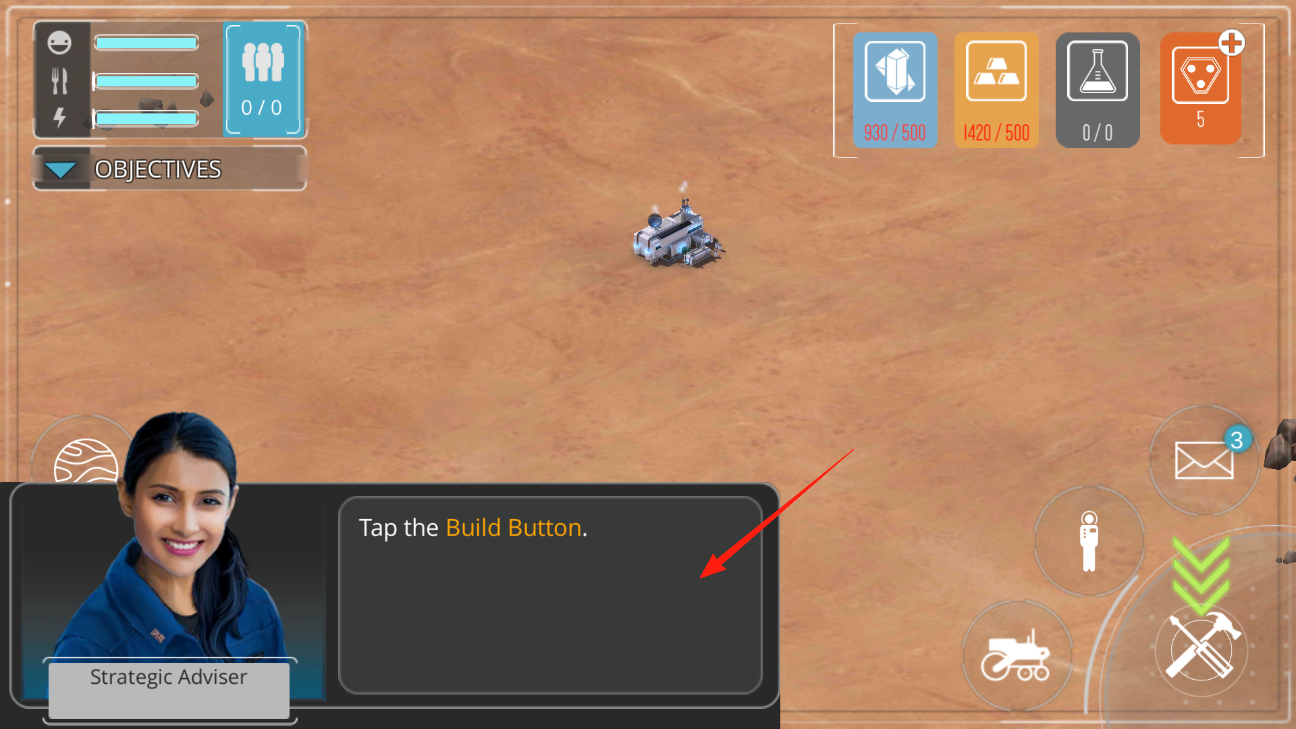Open the population counter panel
This screenshot has width=1296, height=729.
pyautogui.click(x=263, y=80)
